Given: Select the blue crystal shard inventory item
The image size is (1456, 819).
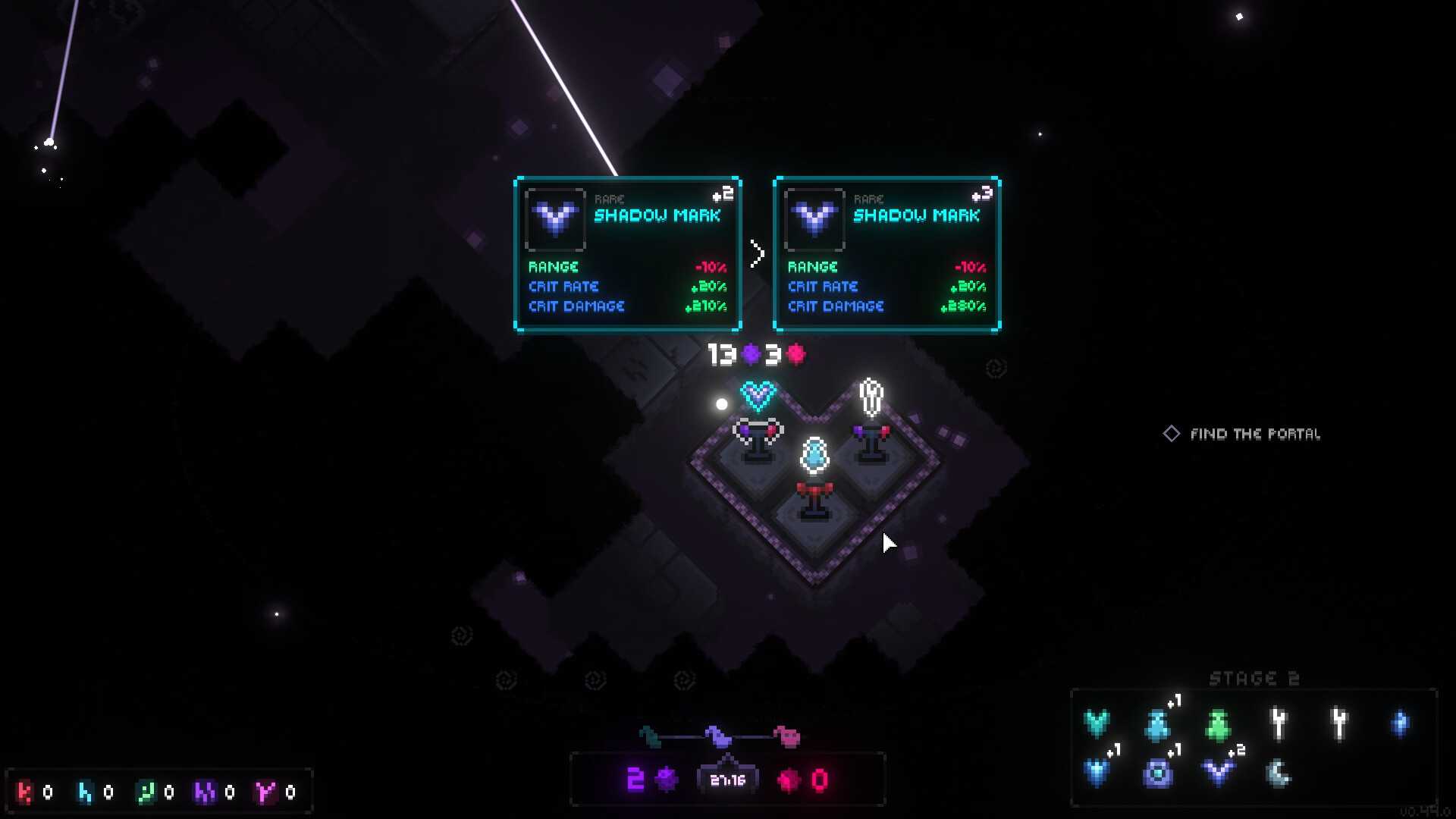Looking at the screenshot, I should 1400,723.
